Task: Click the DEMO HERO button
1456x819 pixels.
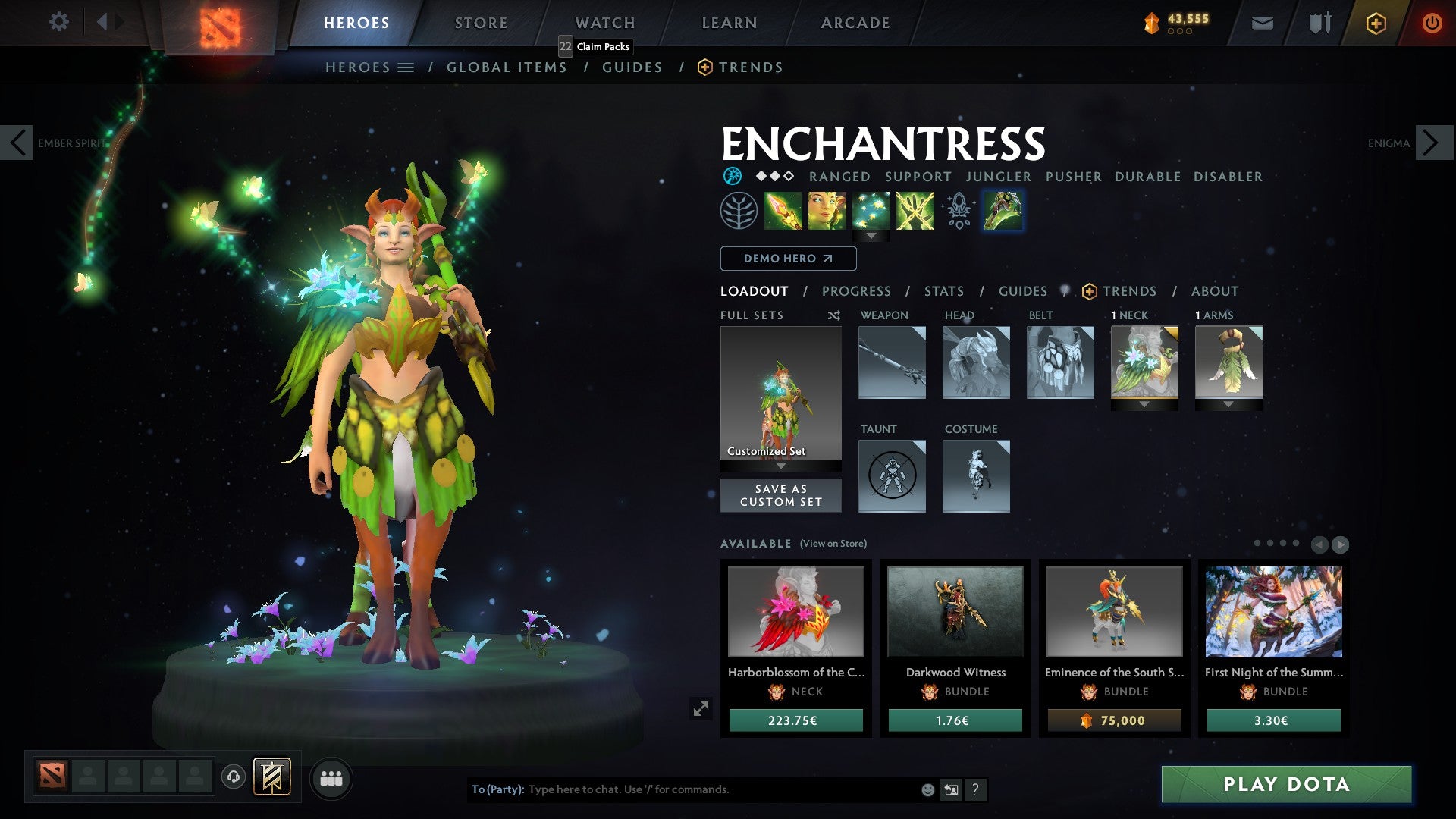Action: click(787, 259)
